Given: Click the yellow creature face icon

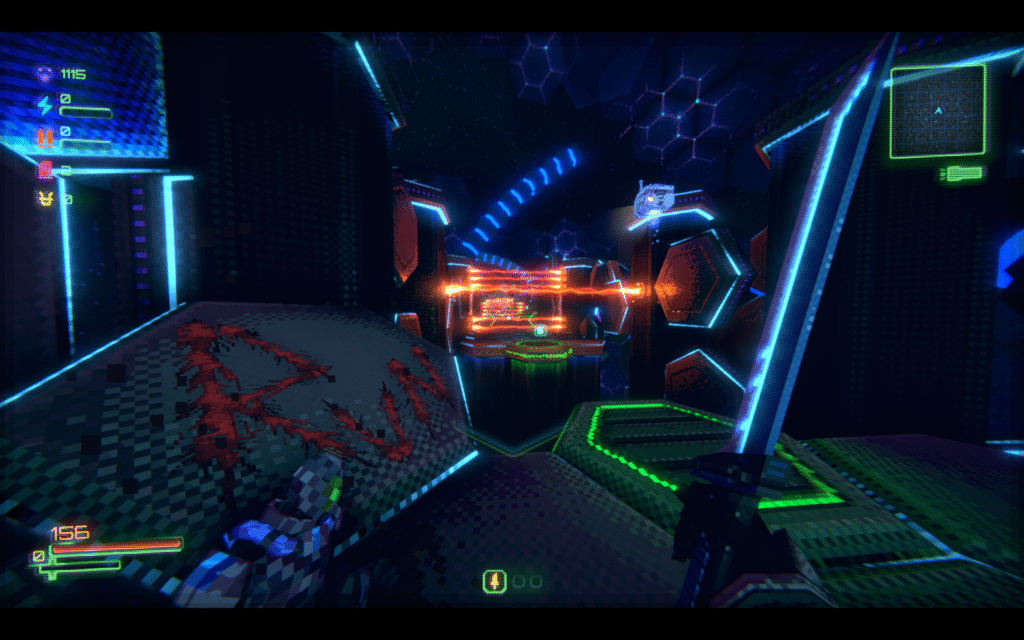Looking at the screenshot, I should pos(44,199).
